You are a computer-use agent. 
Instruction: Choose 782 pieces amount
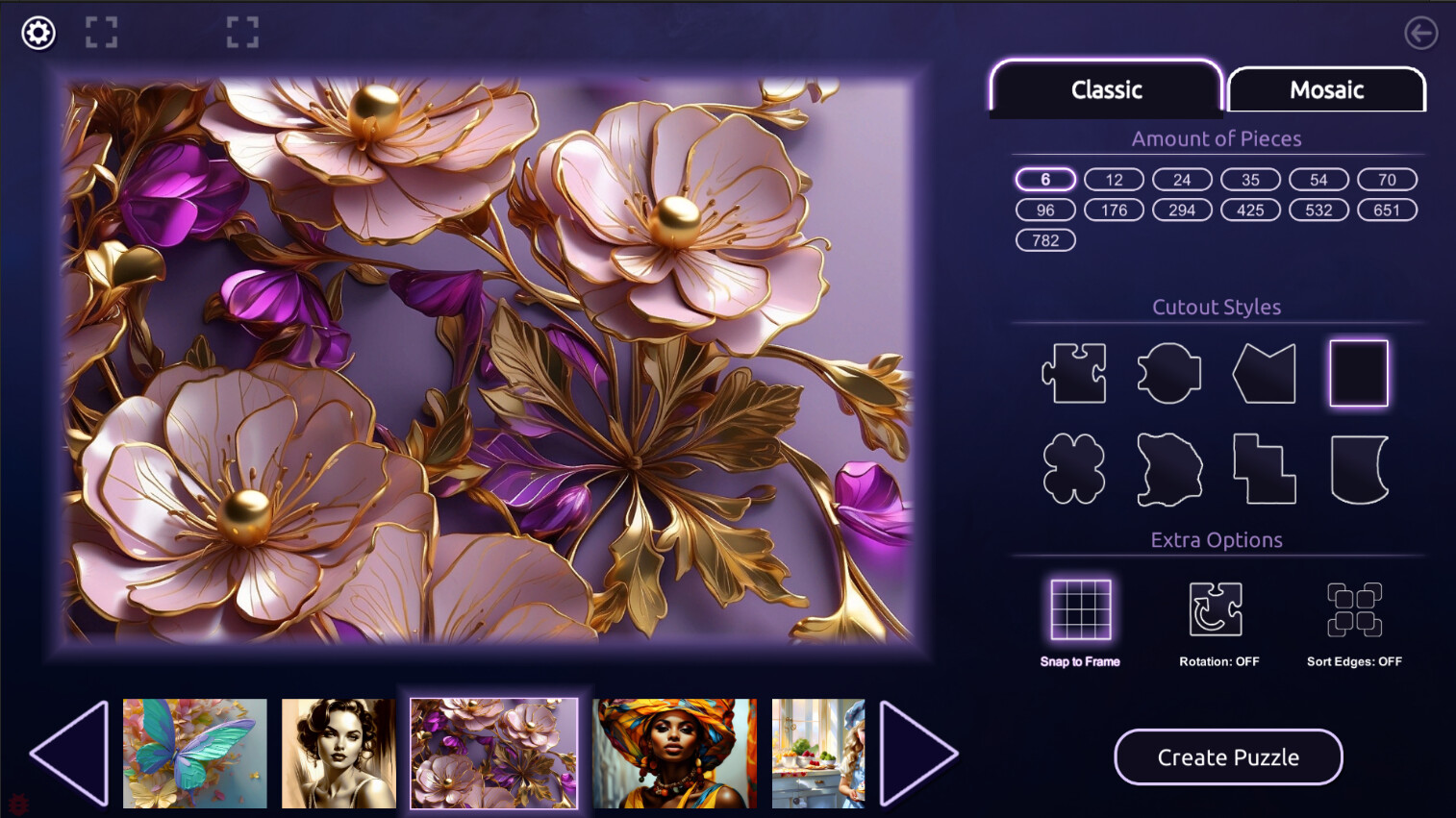[1045, 240]
